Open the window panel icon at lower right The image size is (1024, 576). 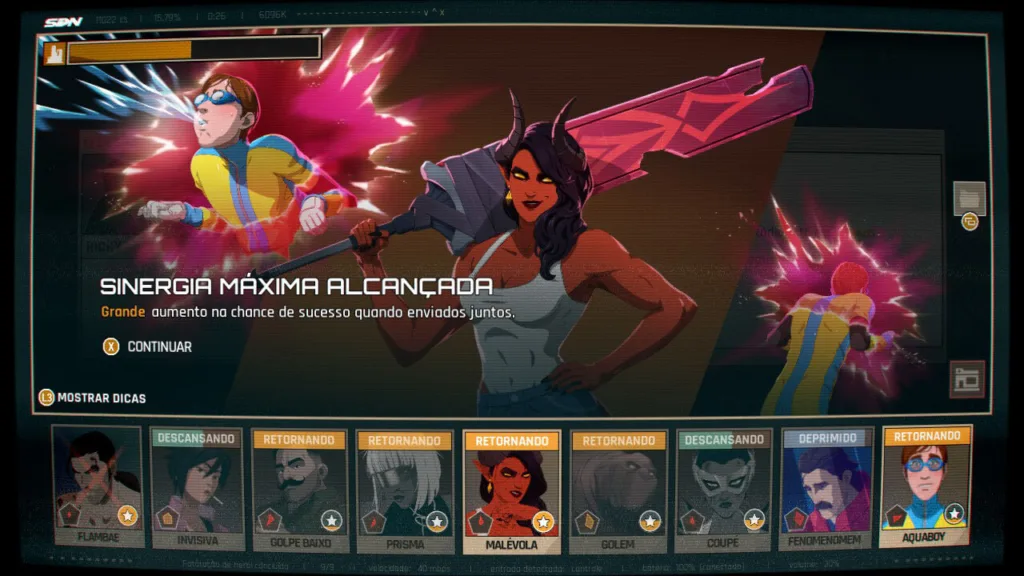[x=967, y=379]
